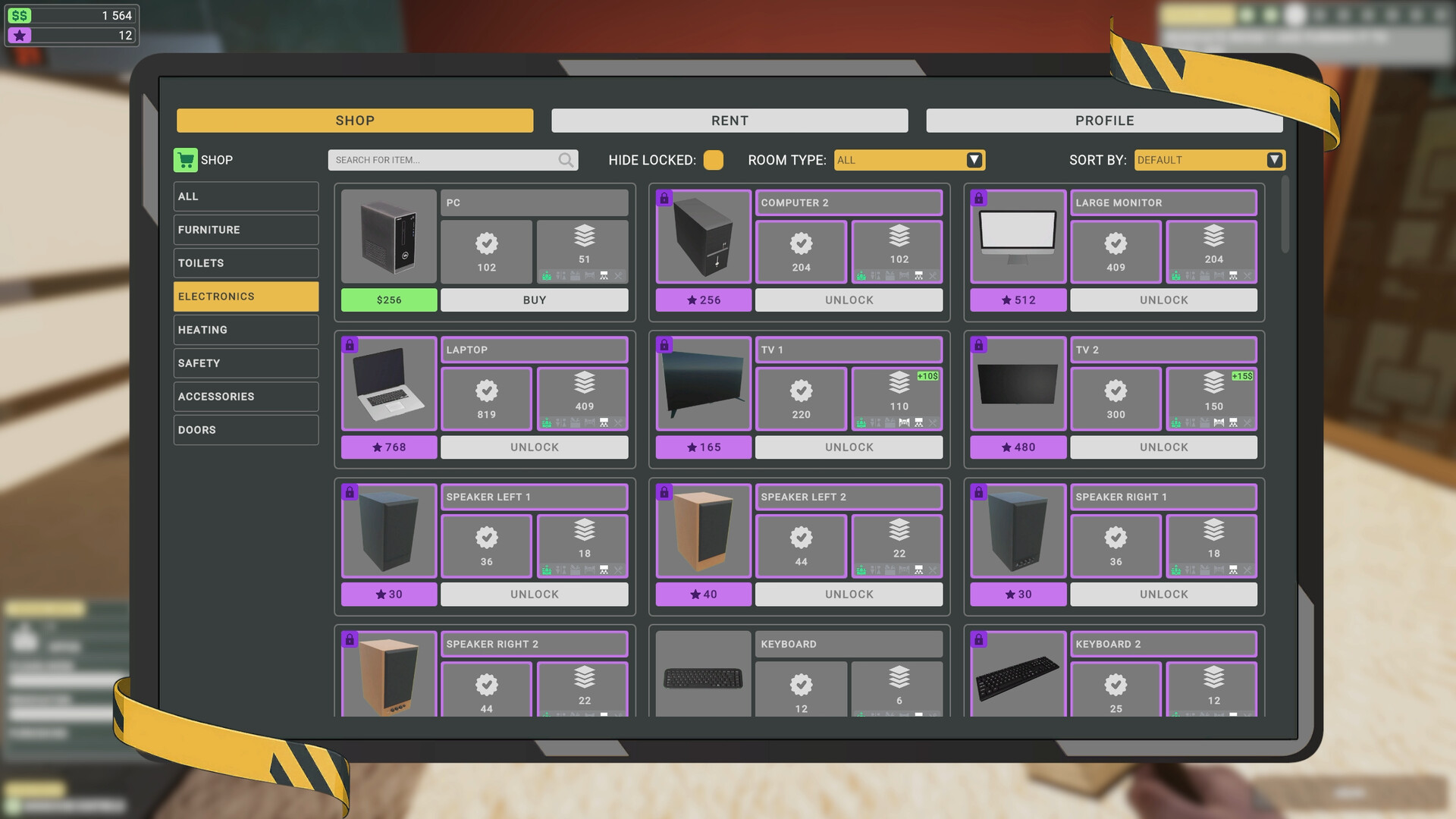Click Unlock on the Large Monitor

1163,300
